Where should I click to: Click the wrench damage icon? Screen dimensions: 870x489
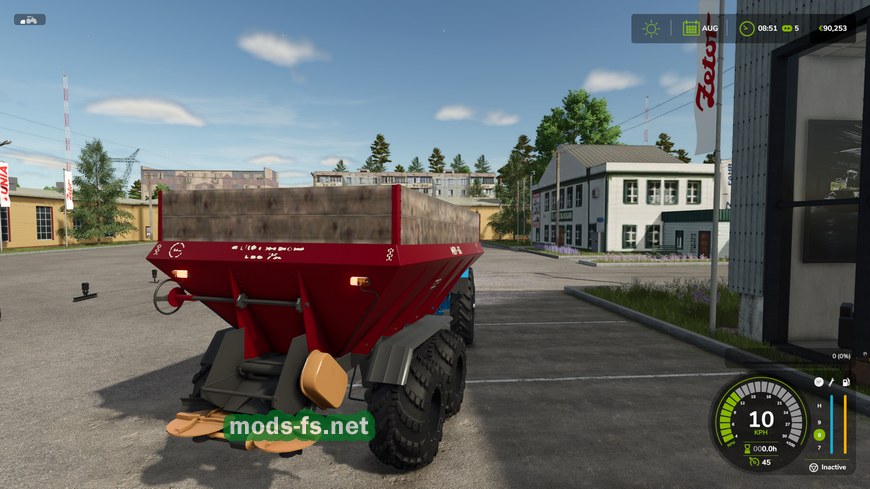[831, 382]
